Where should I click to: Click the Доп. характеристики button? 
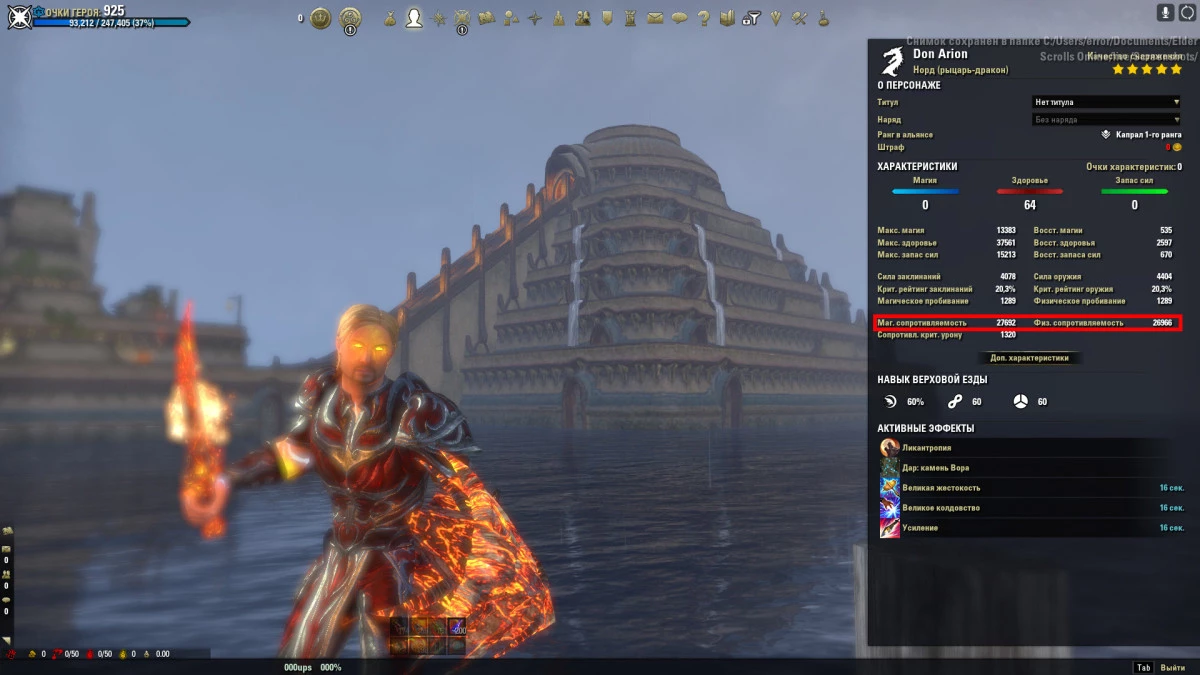click(1029, 357)
